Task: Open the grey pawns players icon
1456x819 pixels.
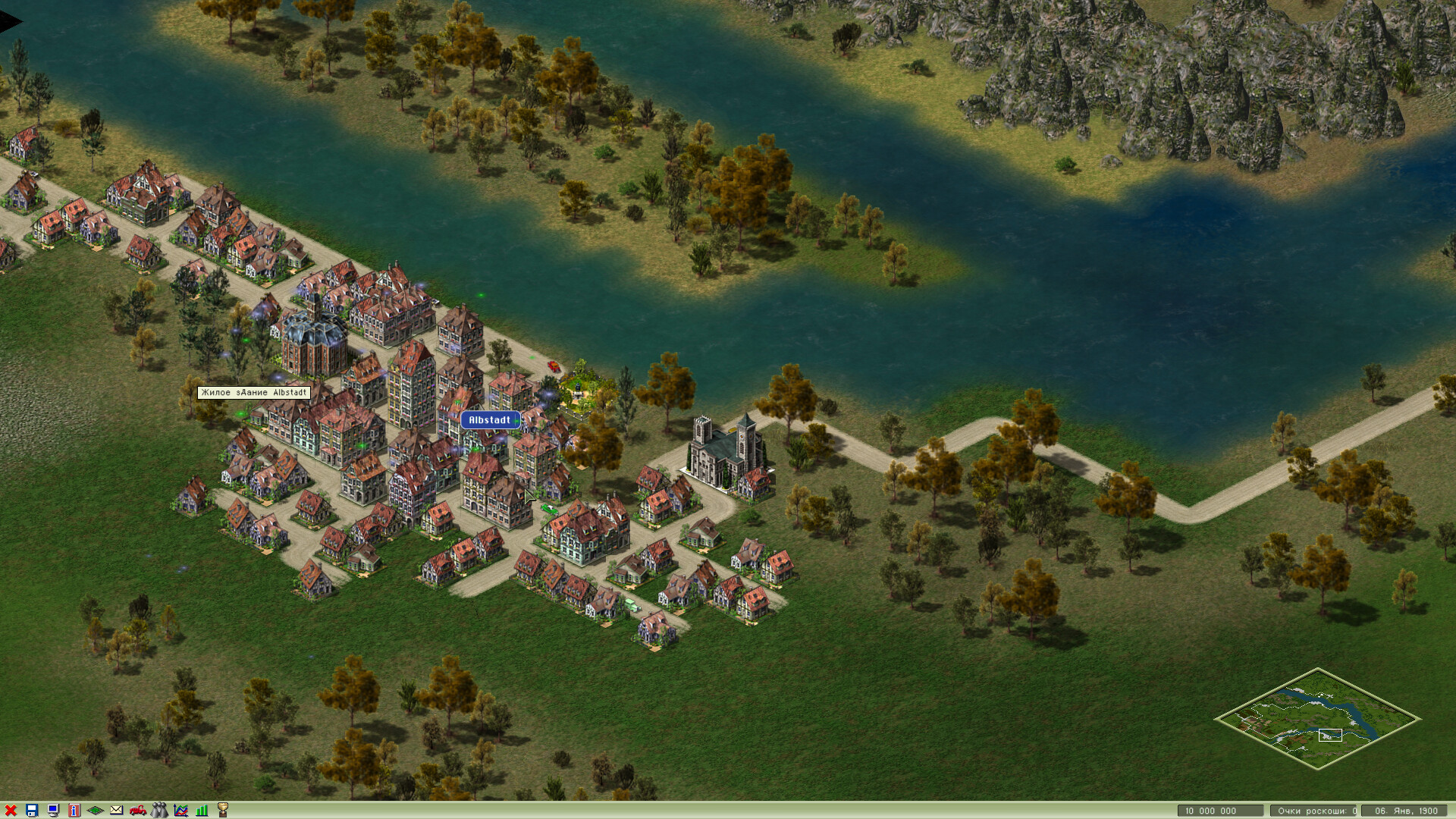Action: (159, 811)
